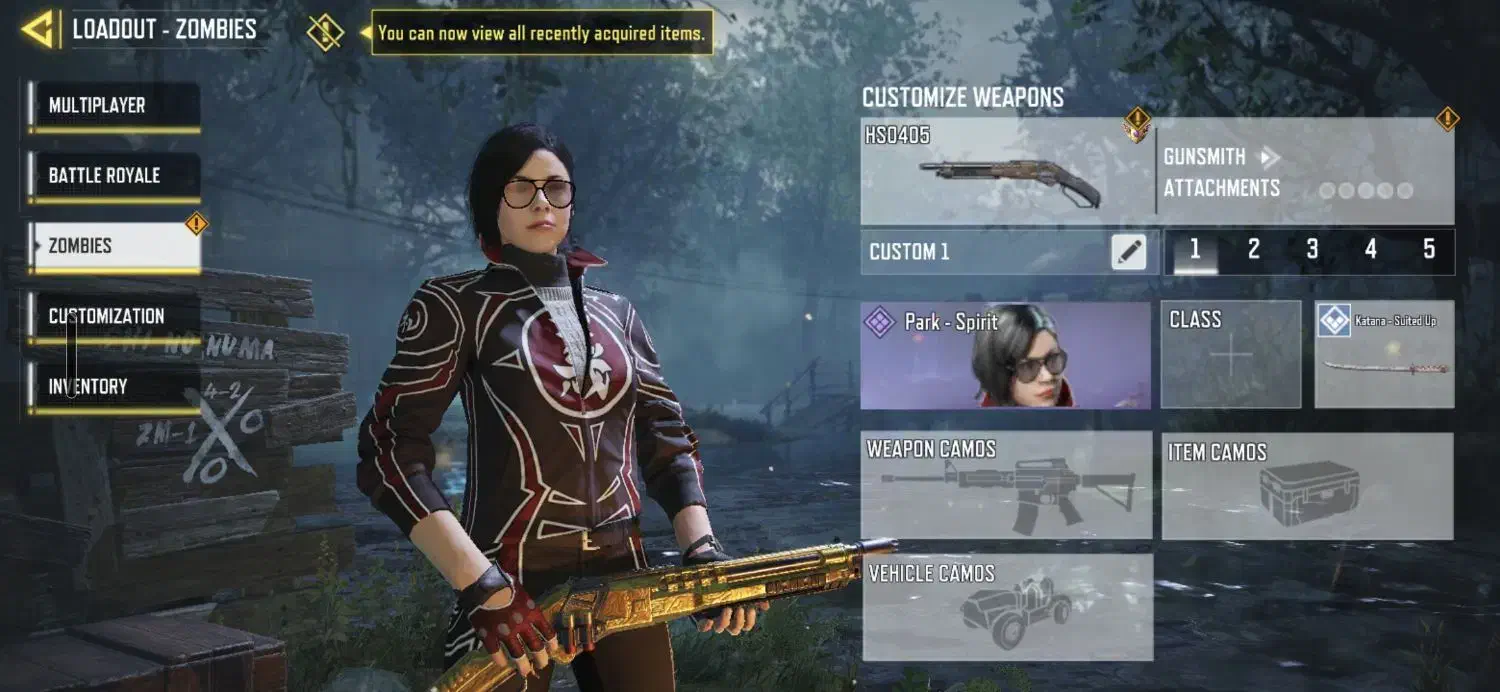Switch to loadout slot 2

tap(1253, 251)
